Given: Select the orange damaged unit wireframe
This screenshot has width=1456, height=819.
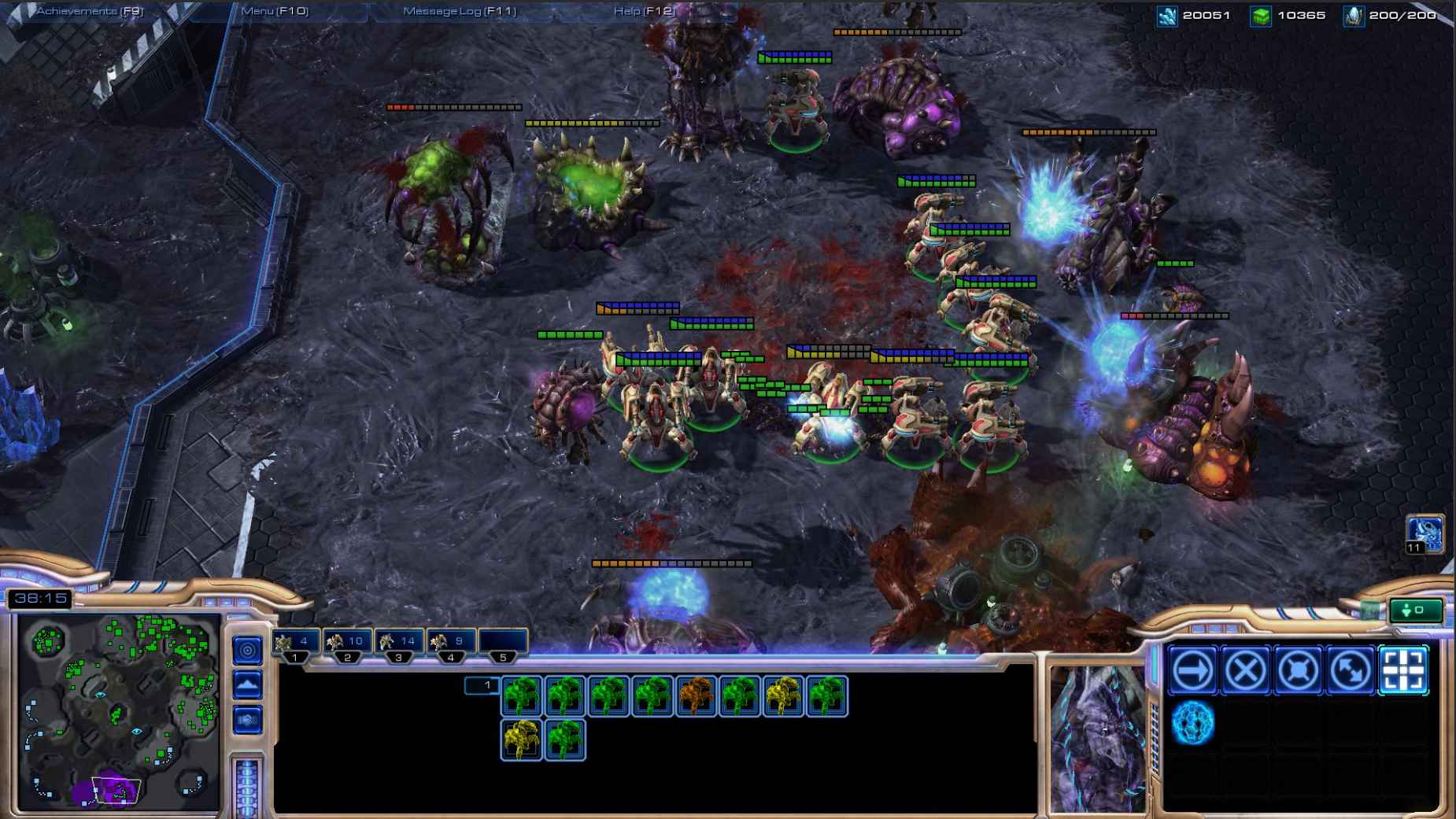Looking at the screenshot, I should (697, 695).
